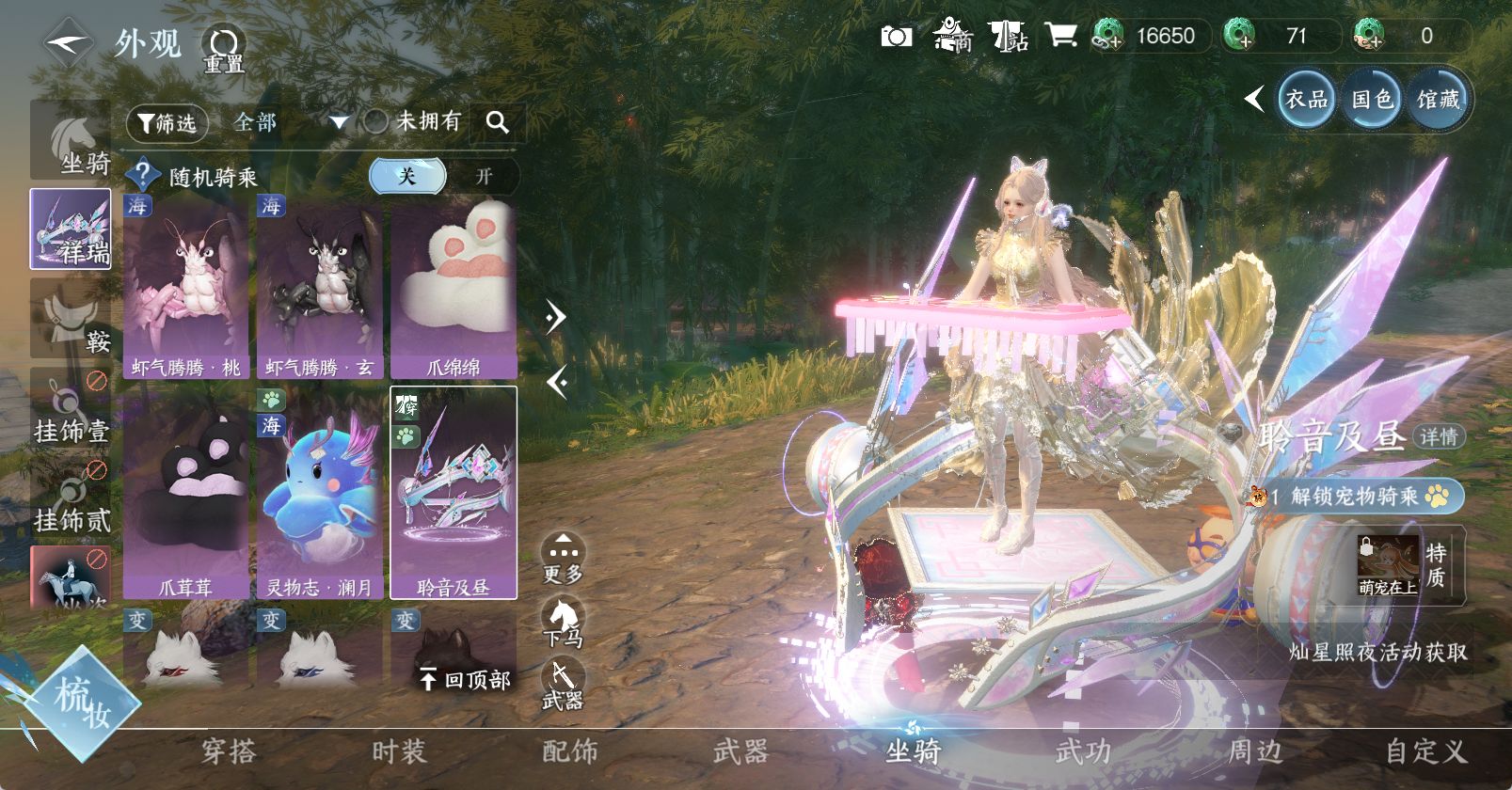Dismount using the 下马 button
This screenshot has height=790, width=1512.
[563, 623]
